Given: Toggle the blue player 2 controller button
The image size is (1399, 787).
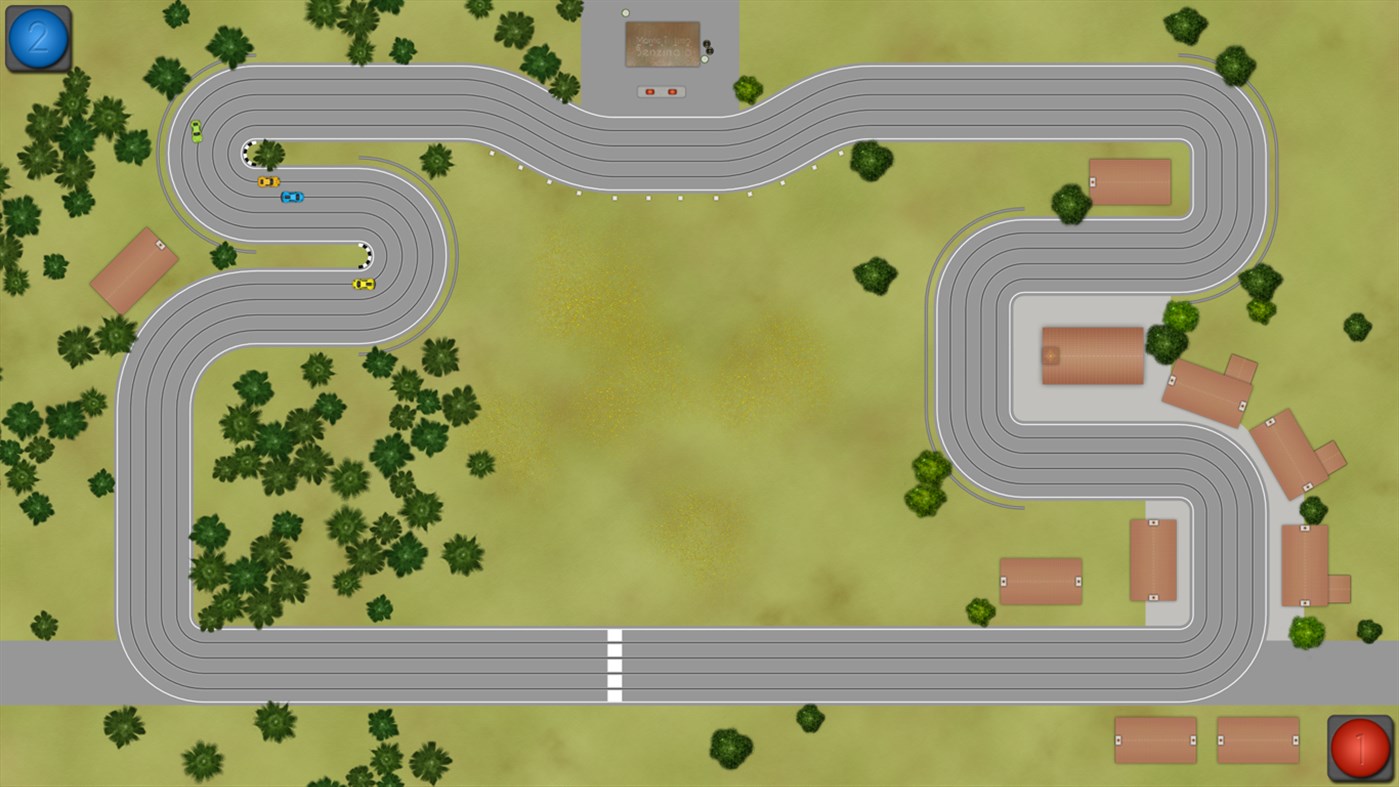Looking at the screenshot, I should 37,38.
